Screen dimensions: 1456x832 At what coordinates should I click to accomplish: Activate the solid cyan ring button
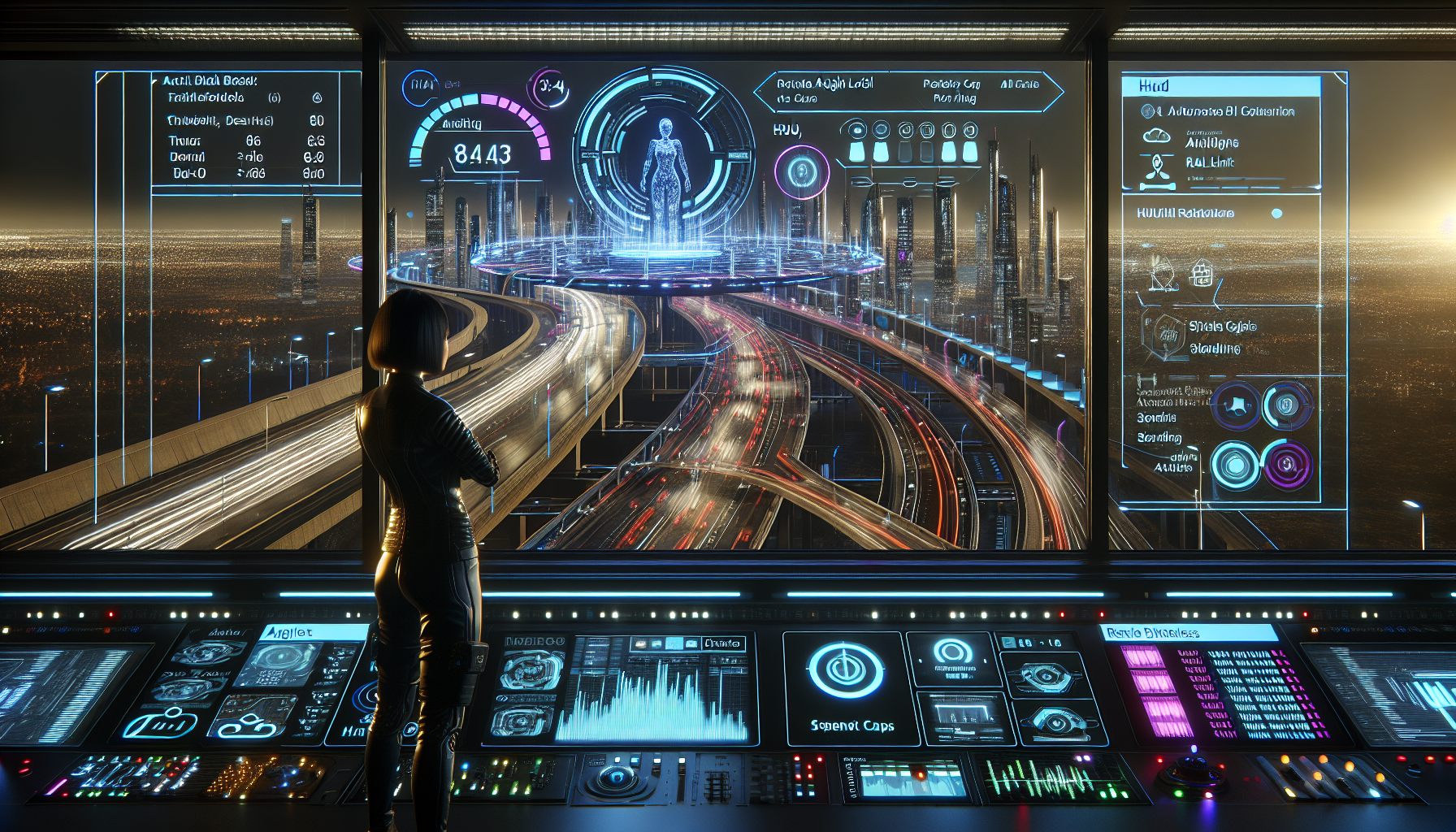point(1235,466)
